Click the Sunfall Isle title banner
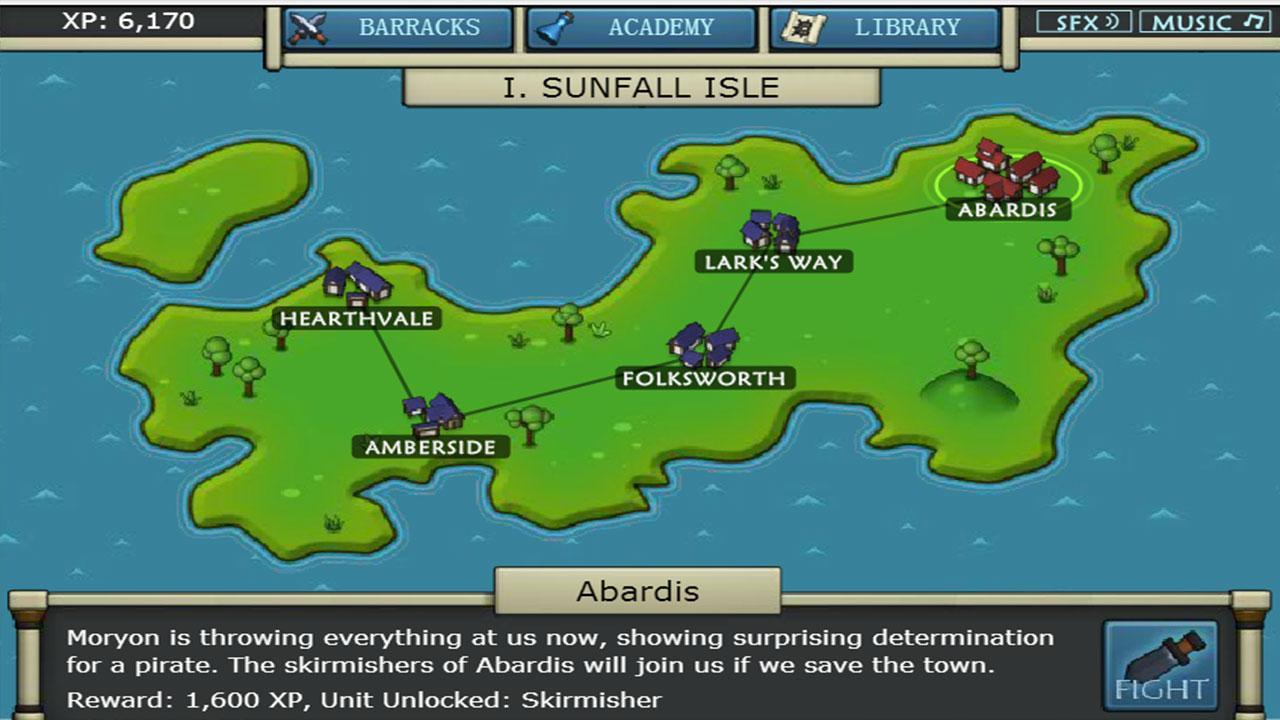The height and width of the screenshot is (720, 1280). click(640, 87)
